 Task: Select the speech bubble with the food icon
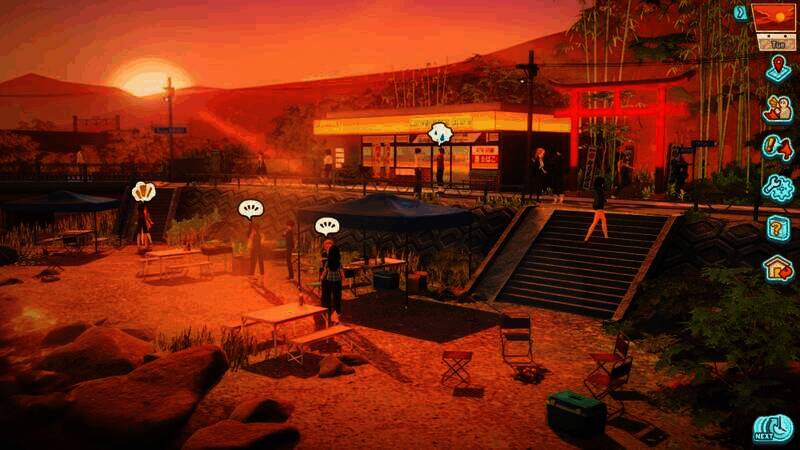tap(144, 191)
